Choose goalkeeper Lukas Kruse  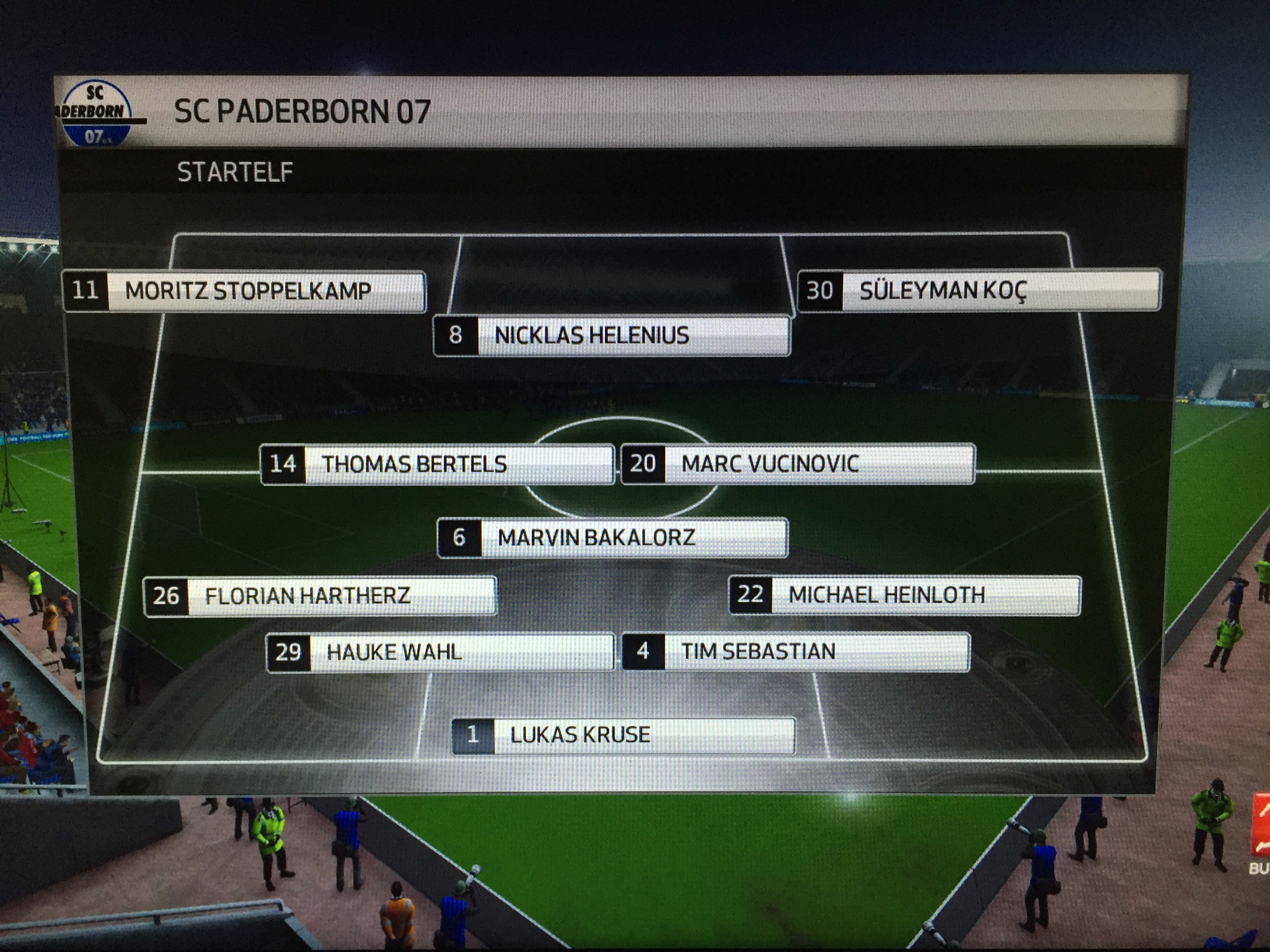pyautogui.click(x=623, y=735)
